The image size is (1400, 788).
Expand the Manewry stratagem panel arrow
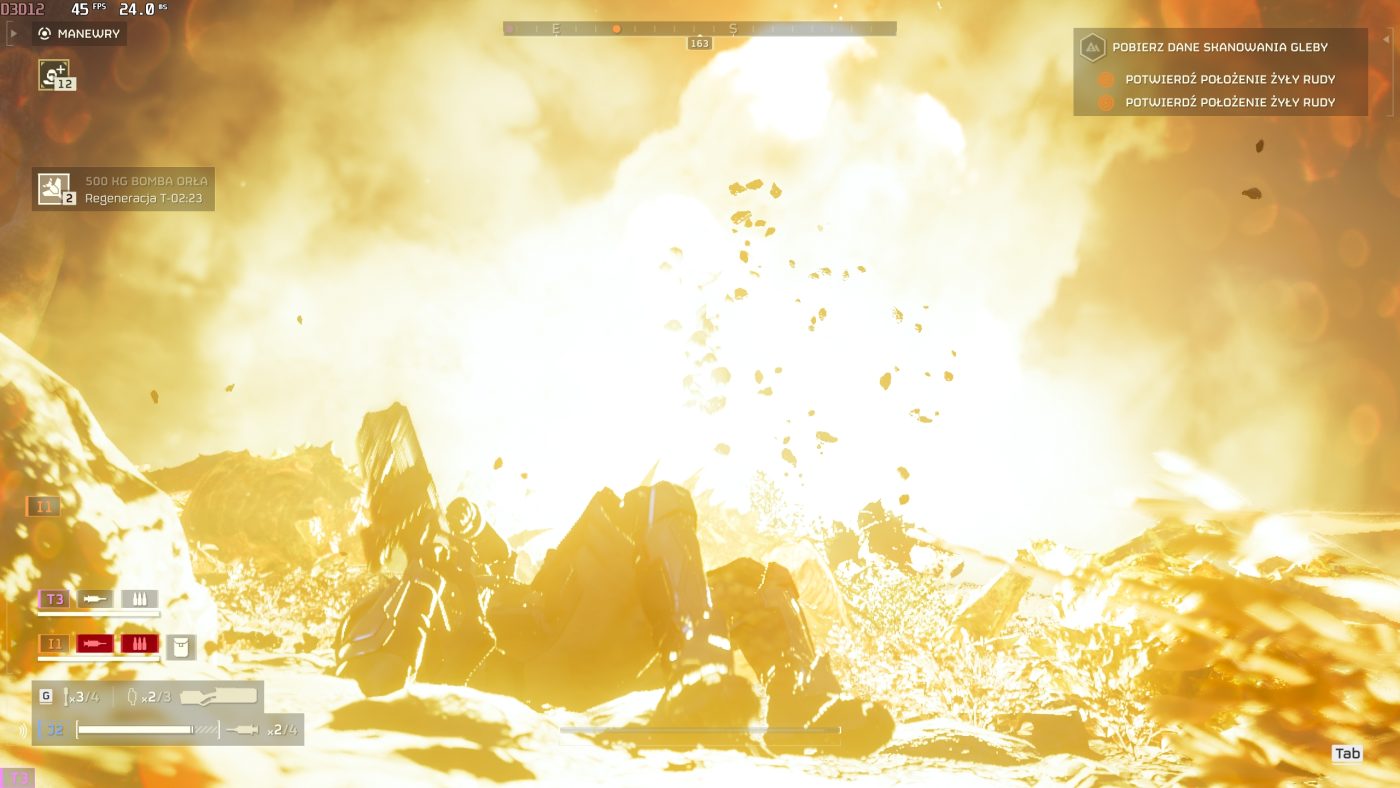pos(13,33)
